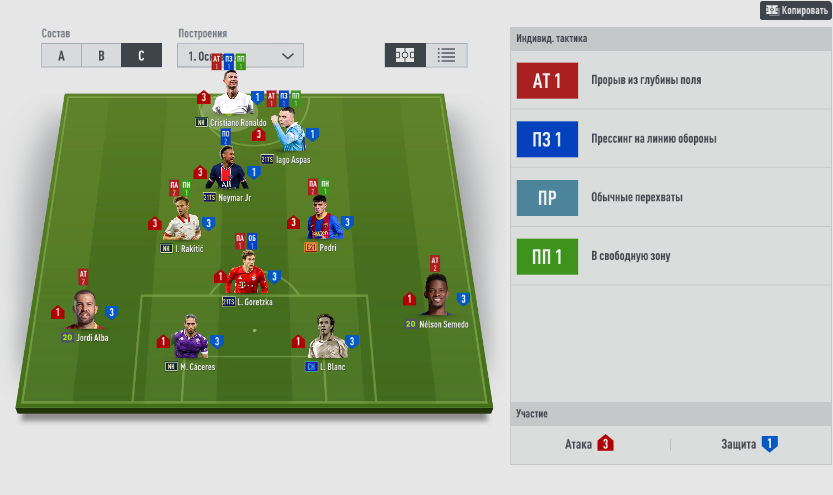Choose L. Blanc center back
The image size is (833, 495).
click(x=325, y=342)
